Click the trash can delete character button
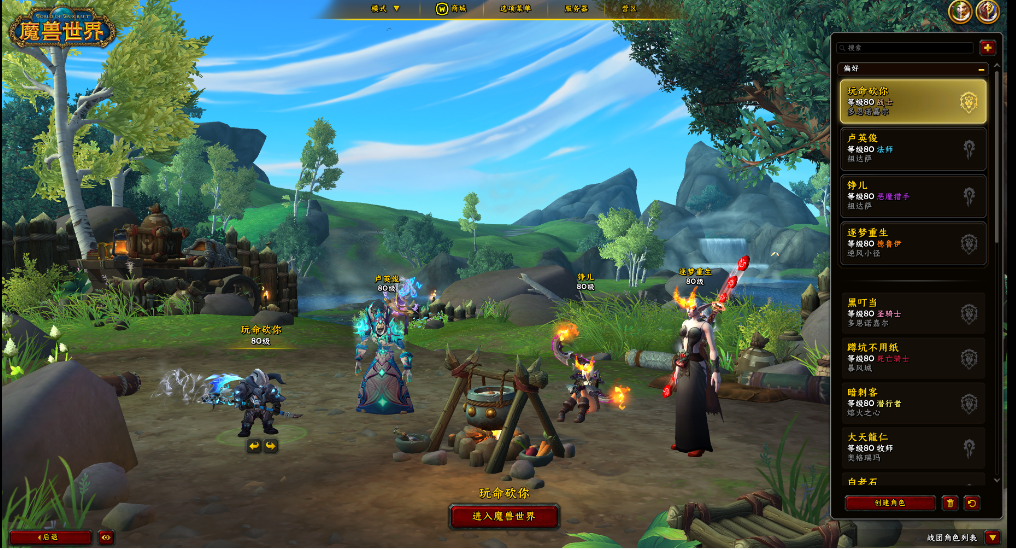Viewport: 1016px width, 550px height. coord(950,503)
